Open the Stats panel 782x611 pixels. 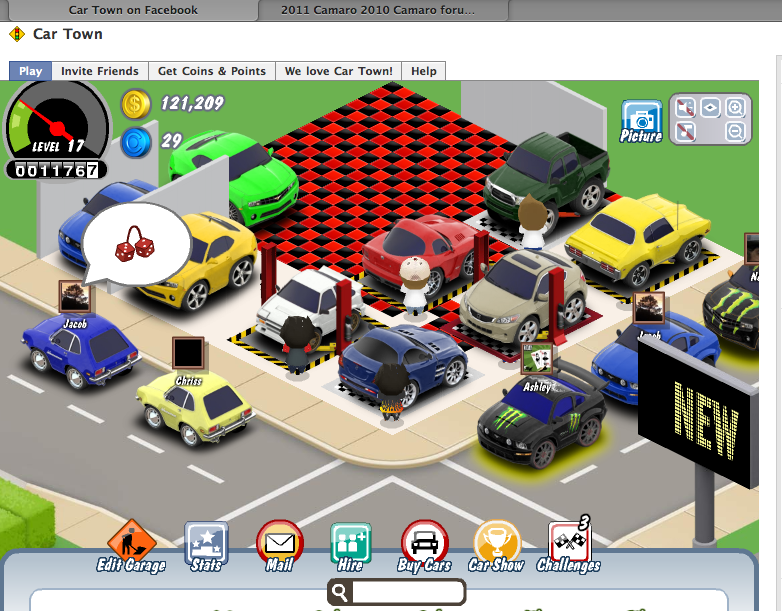click(x=206, y=543)
